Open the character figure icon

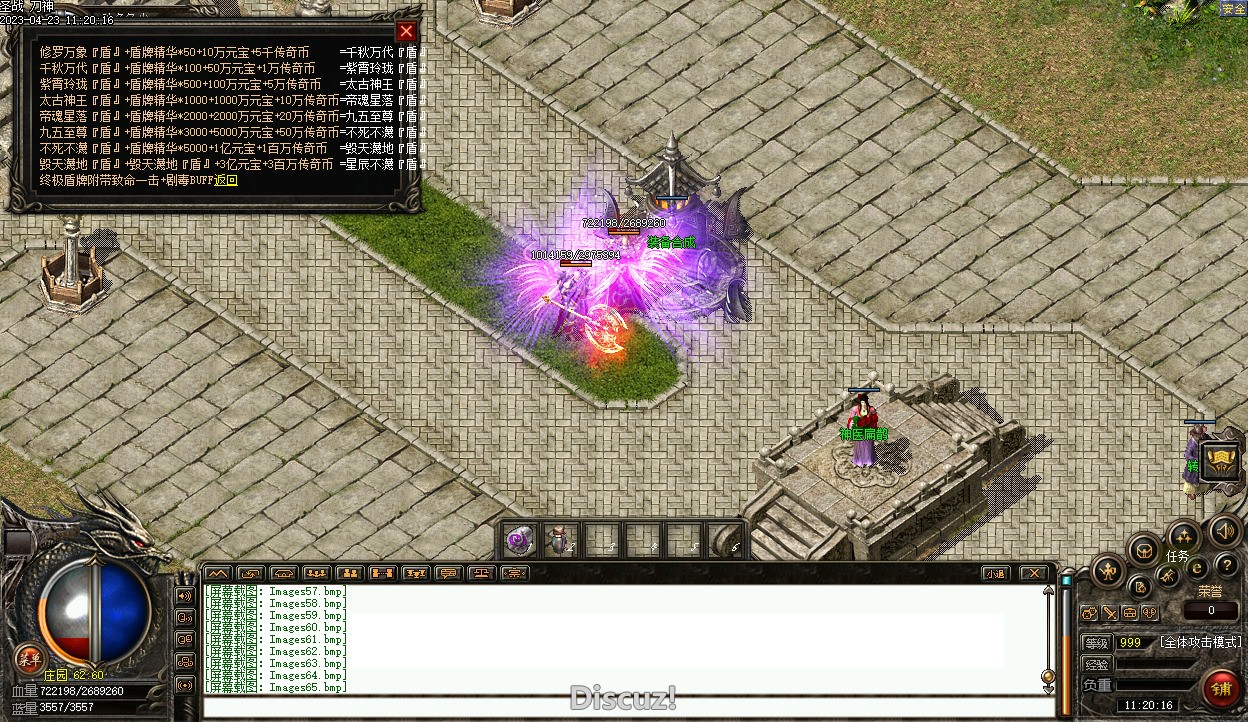point(1109,572)
